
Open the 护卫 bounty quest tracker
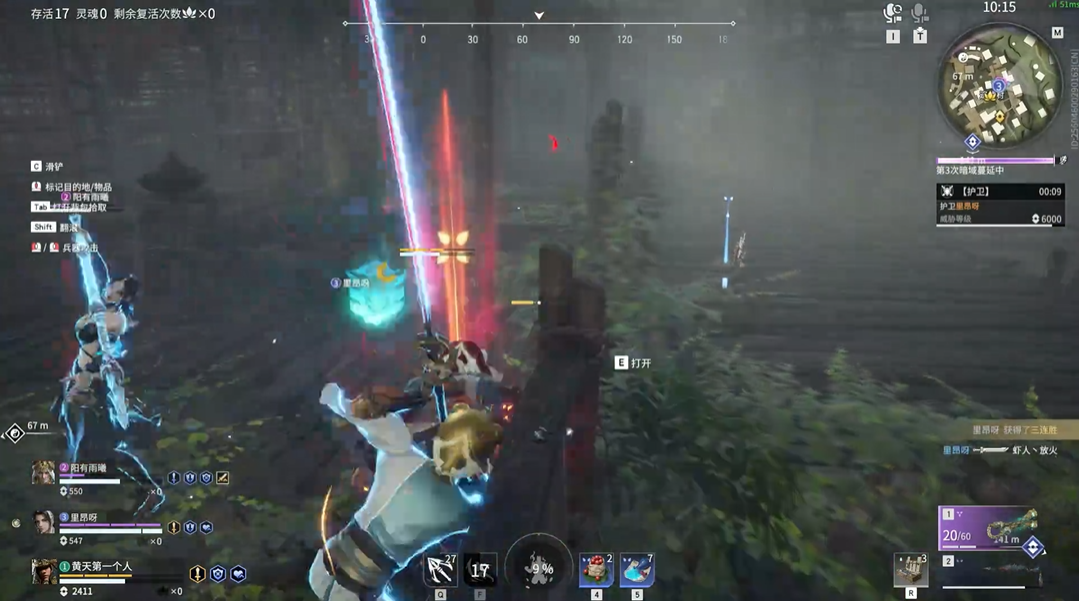[998, 204]
